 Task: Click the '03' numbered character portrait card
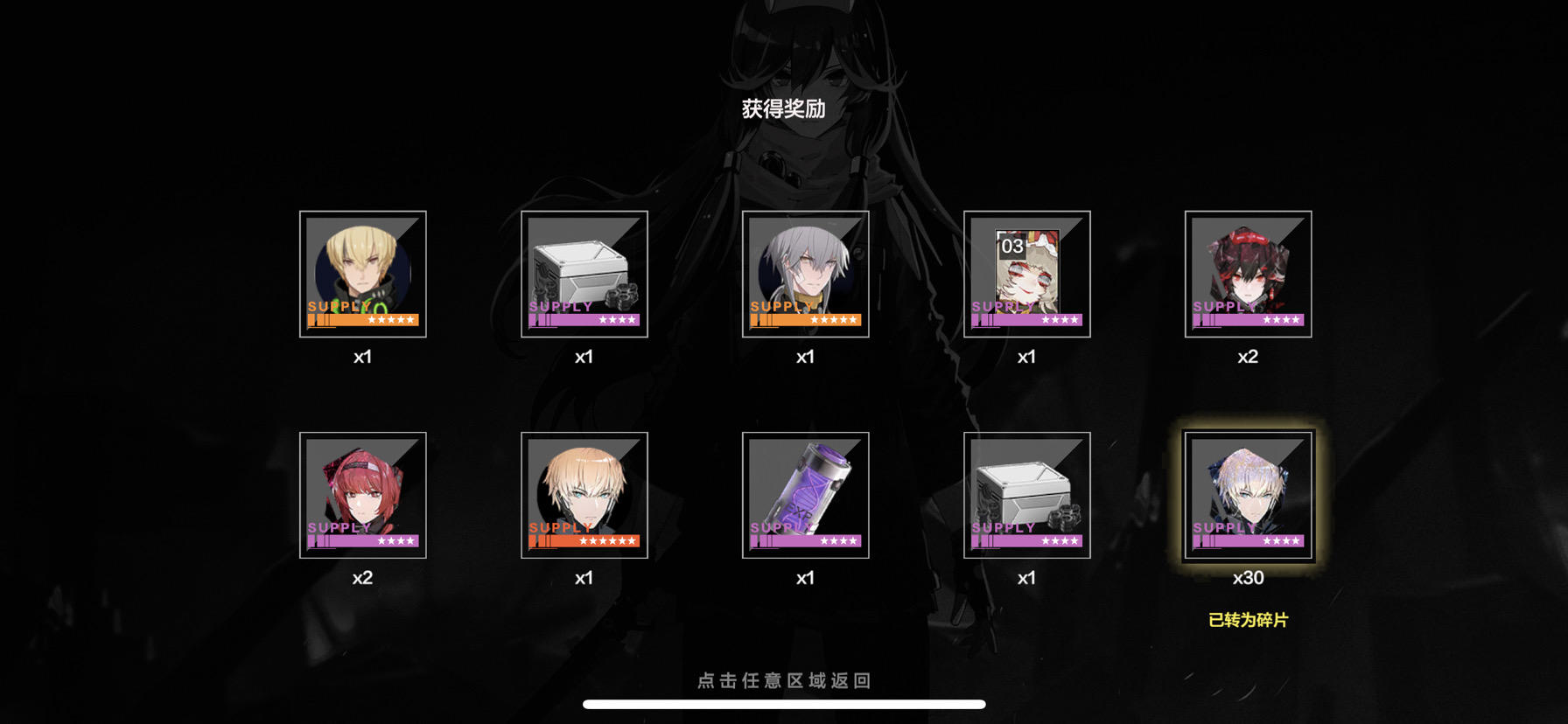tap(1027, 275)
